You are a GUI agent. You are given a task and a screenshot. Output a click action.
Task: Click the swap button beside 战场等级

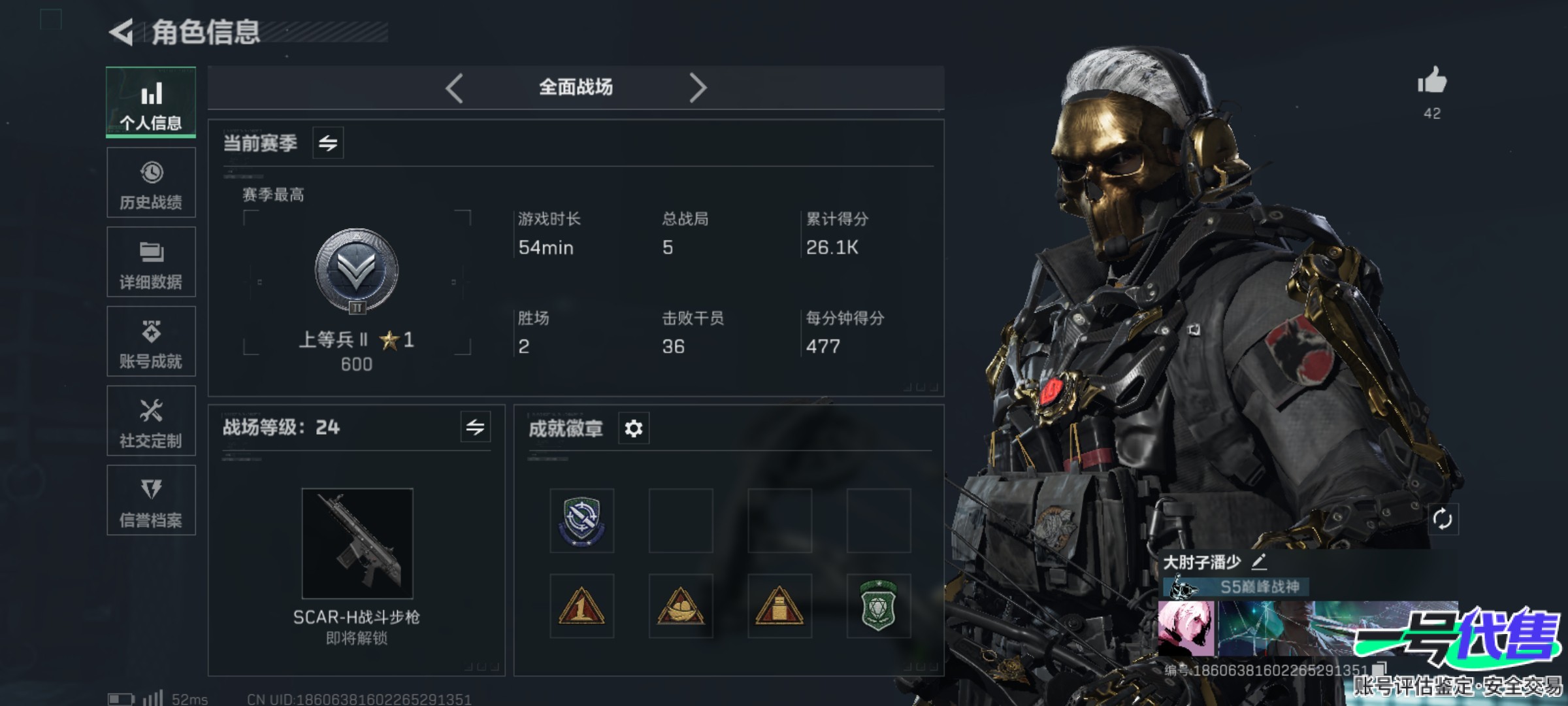(475, 428)
